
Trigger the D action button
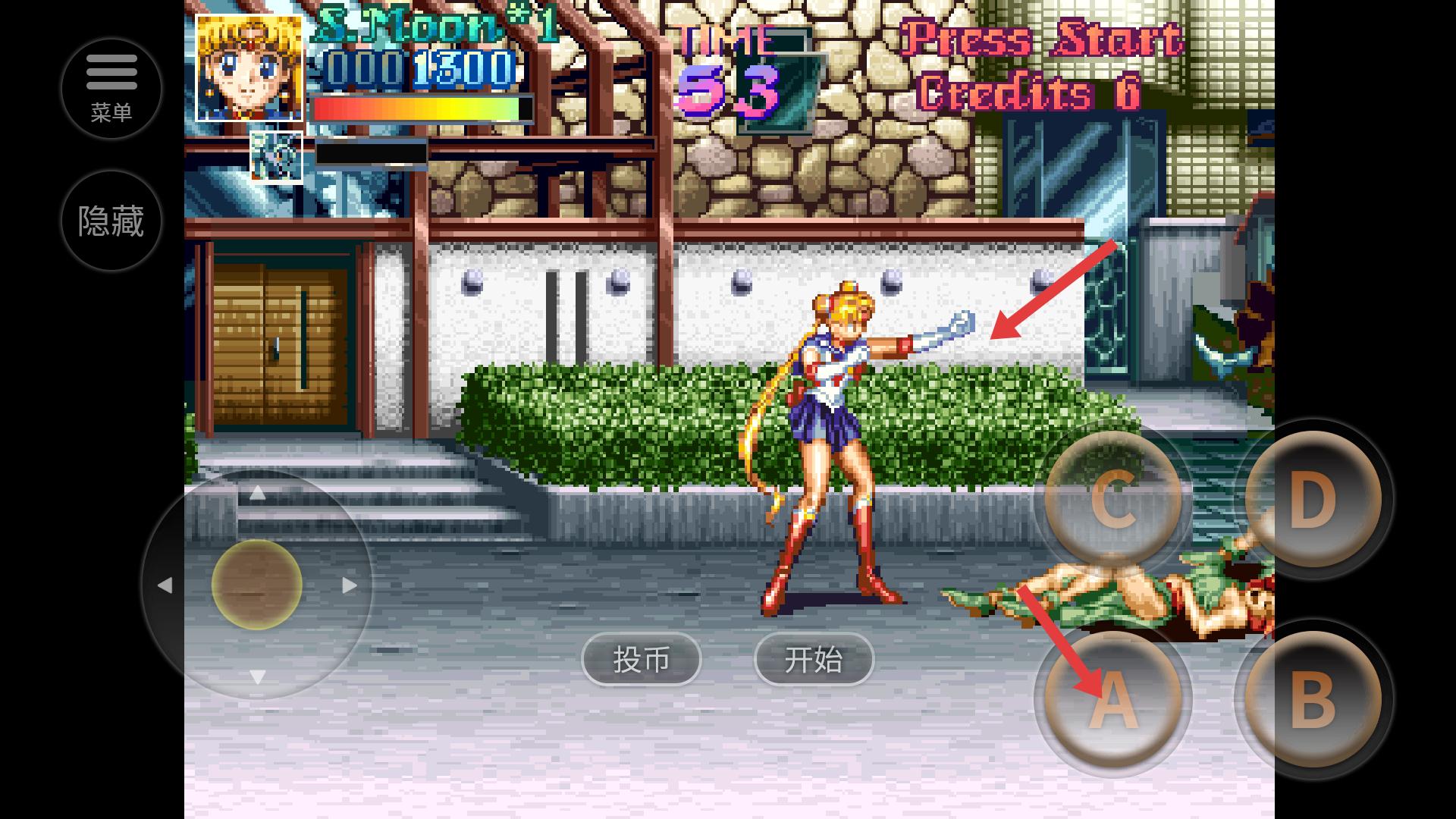[x=1313, y=498]
